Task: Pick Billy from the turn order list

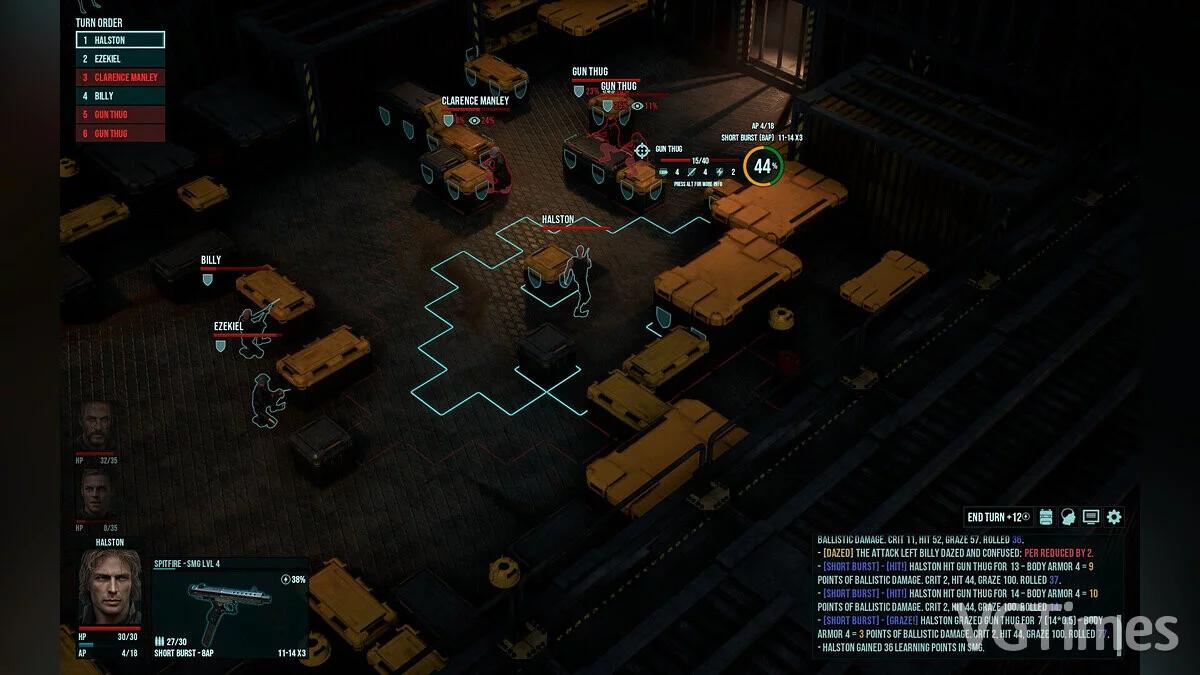Action: 120,96
